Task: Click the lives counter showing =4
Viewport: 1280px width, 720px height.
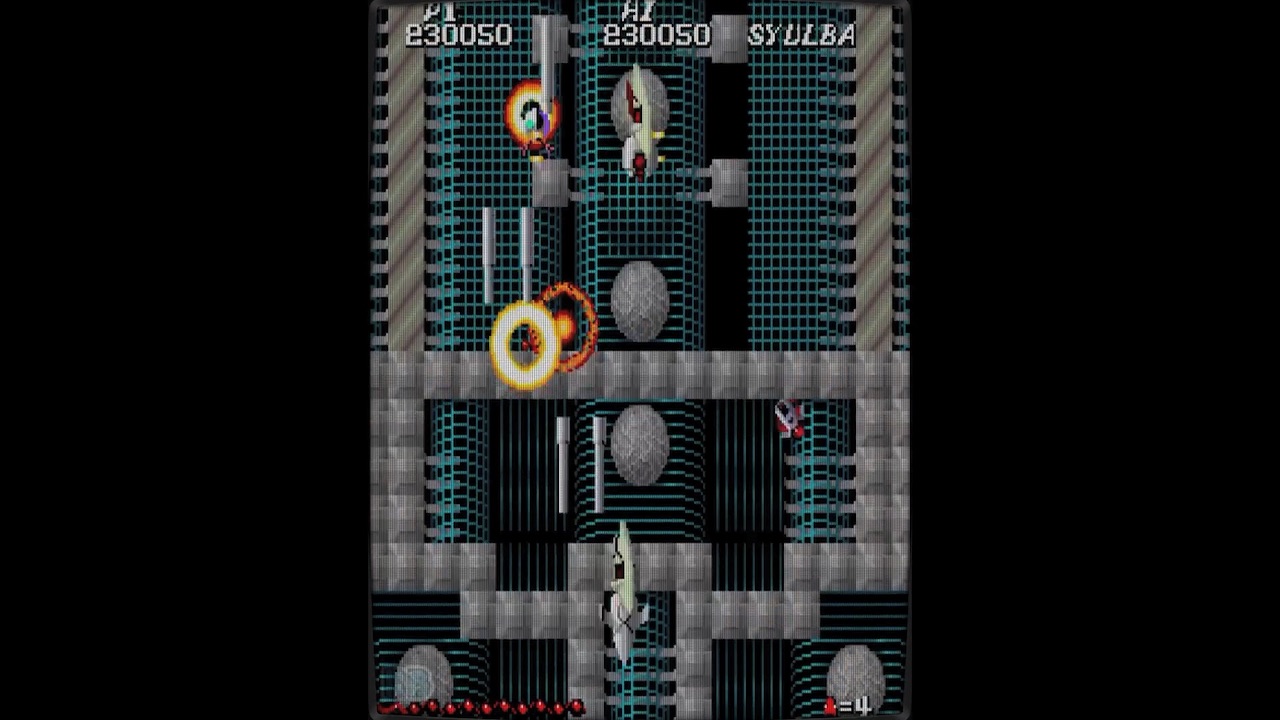Action: [x=855, y=705]
